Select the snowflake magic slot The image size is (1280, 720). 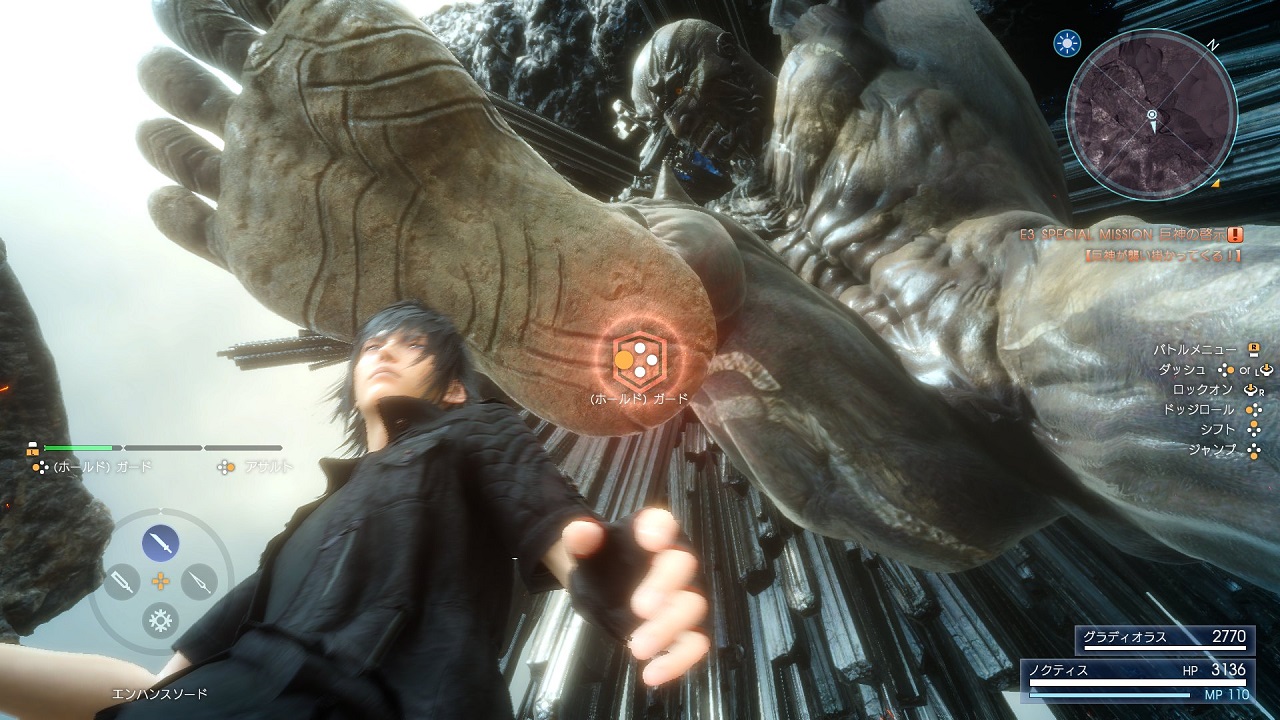160,620
